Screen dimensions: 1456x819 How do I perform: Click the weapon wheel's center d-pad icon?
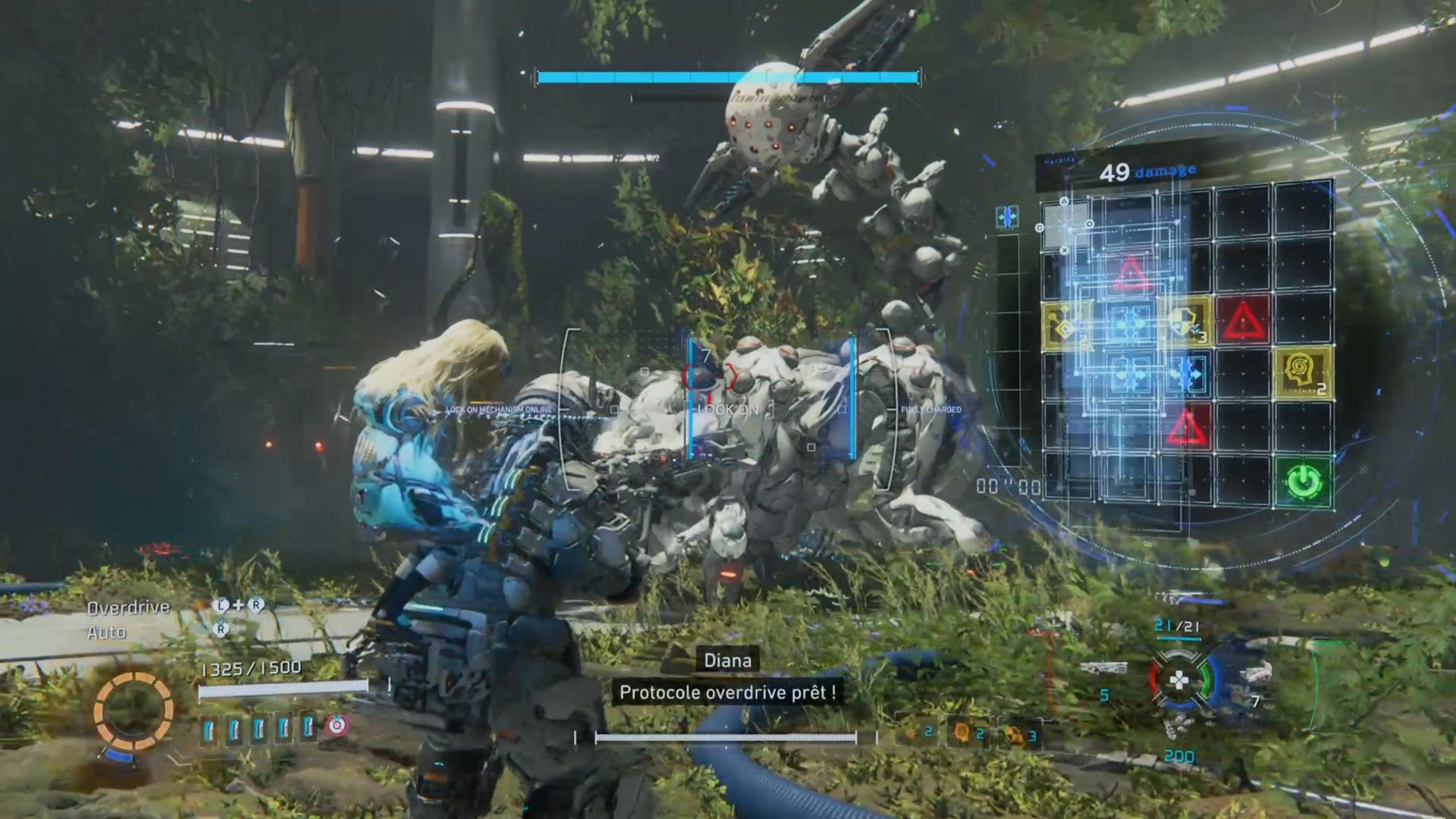pyautogui.click(x=1179, y=680)
